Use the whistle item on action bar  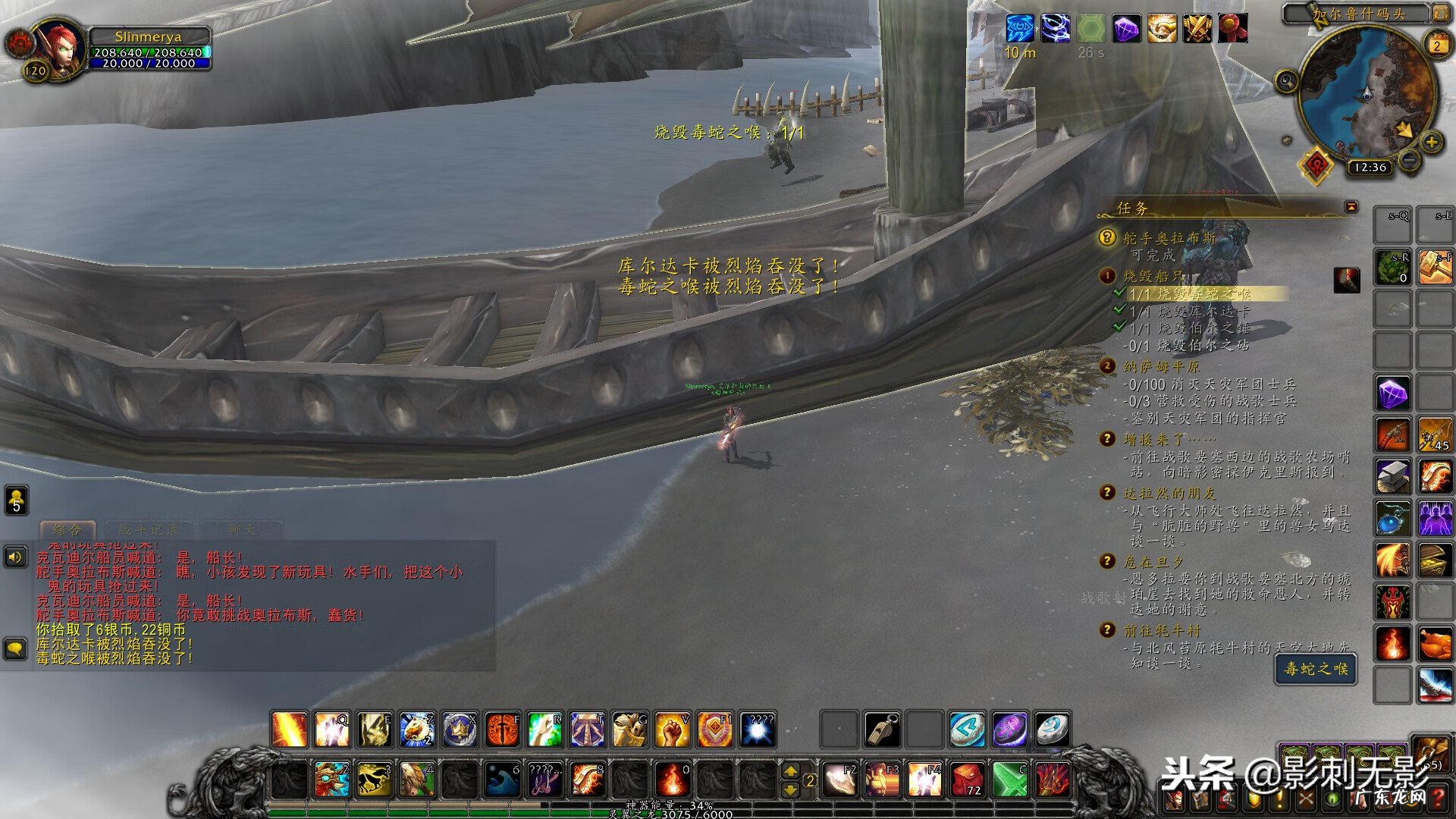tap(882, 730)
